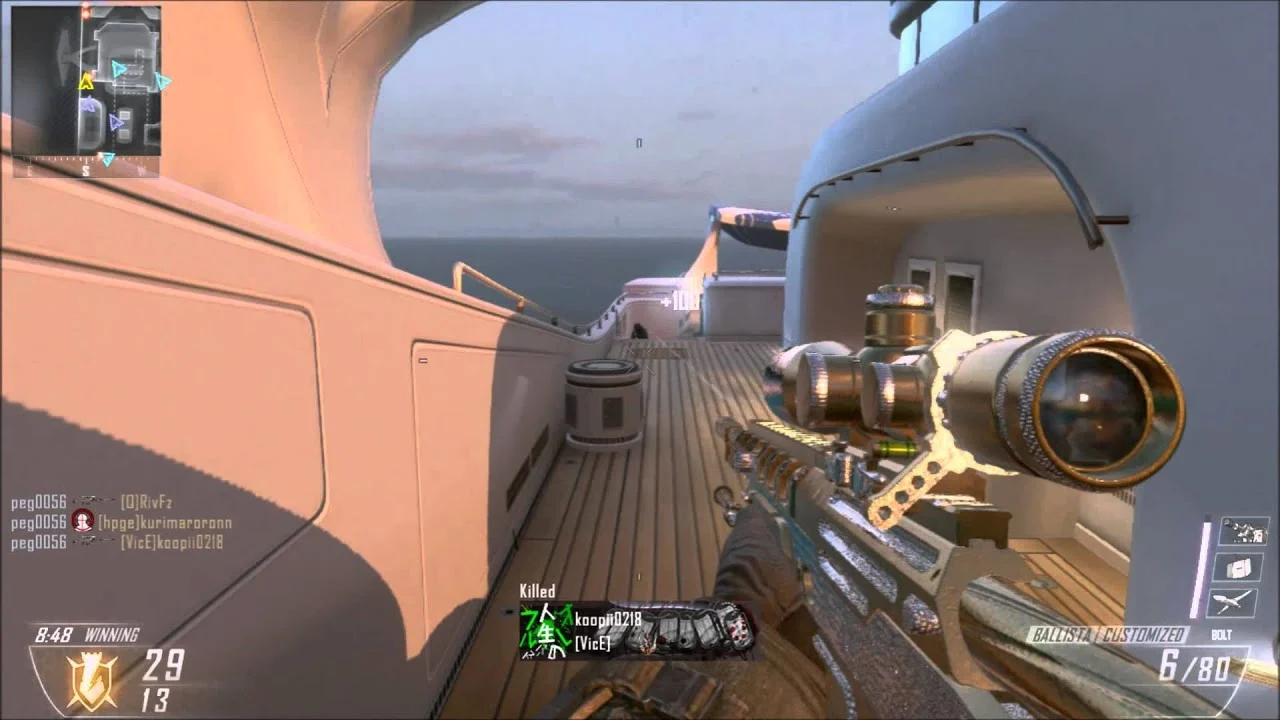This screenshot has width=1280, height=720.
Task: Click the headshot icon in the kill feed
Action: pos(82,522)
